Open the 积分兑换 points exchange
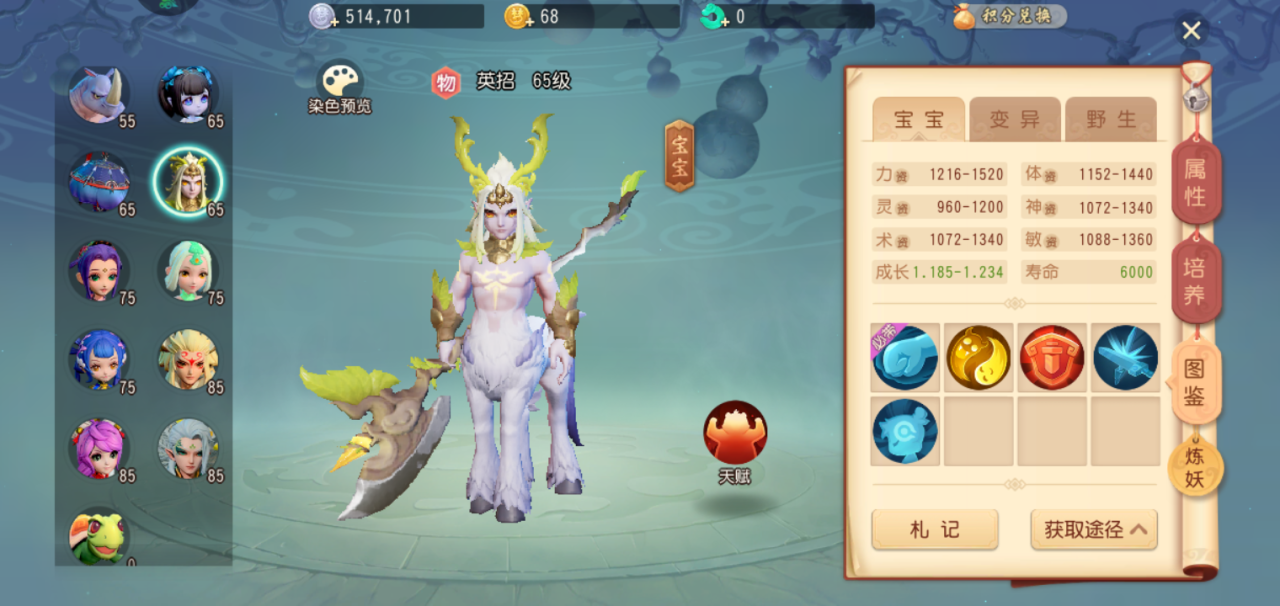This screenshot has width=1280, height=606. [x=1007, y=16]
